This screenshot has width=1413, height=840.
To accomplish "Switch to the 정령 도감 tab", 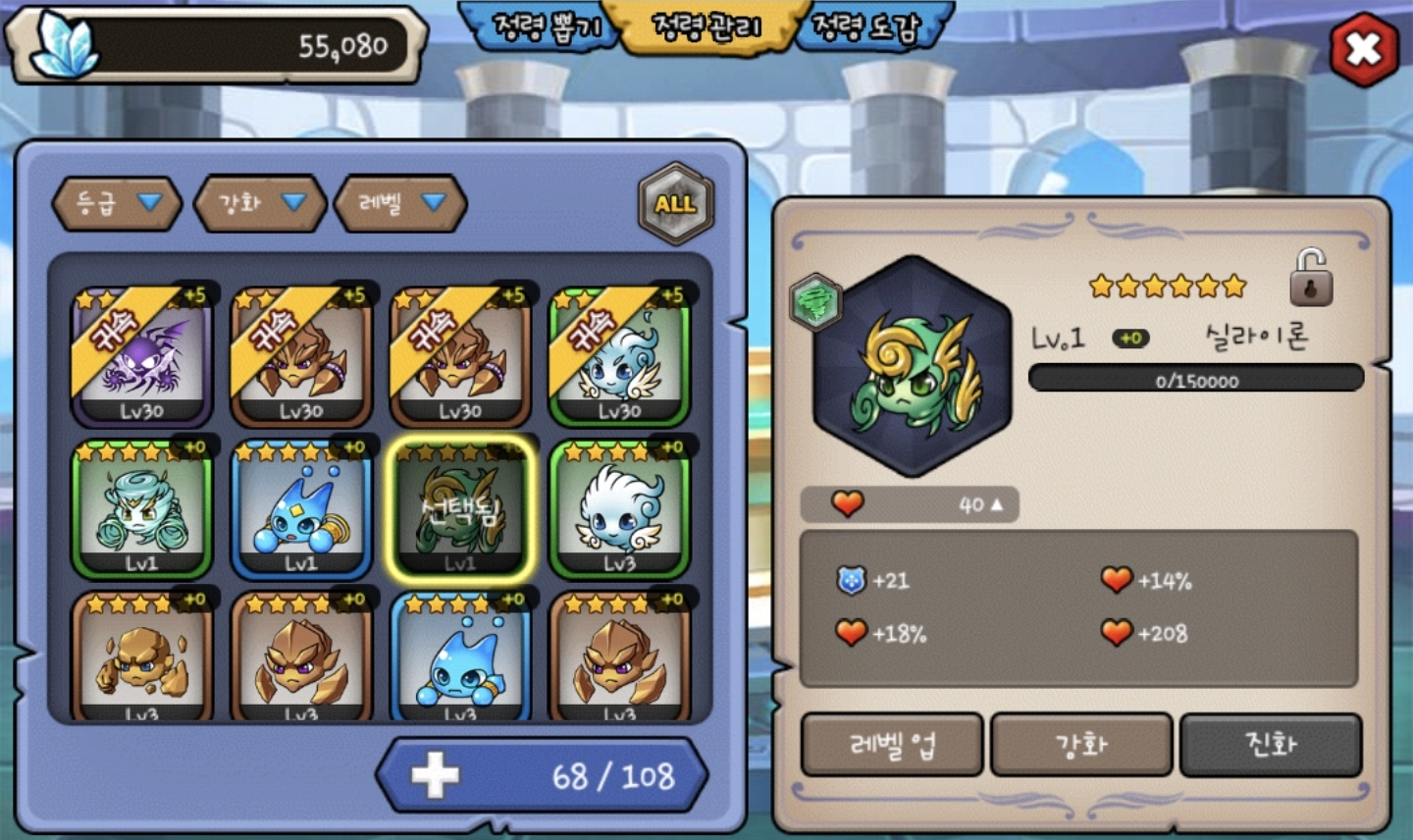I will pos(867,27).
